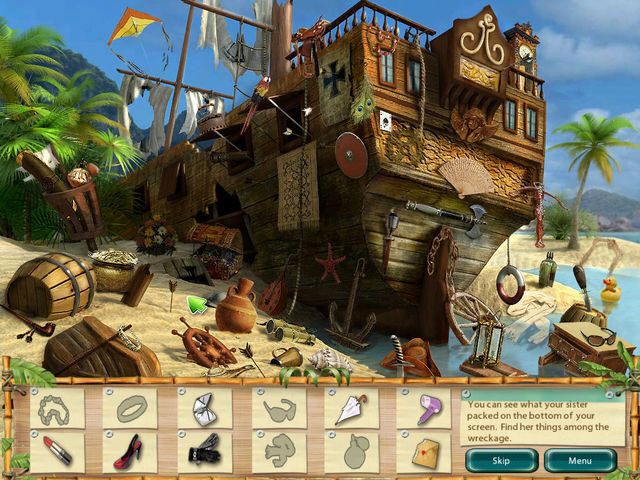Choose the perfume bottle silhouette slot
640x480 pixels.
[351, 452]
